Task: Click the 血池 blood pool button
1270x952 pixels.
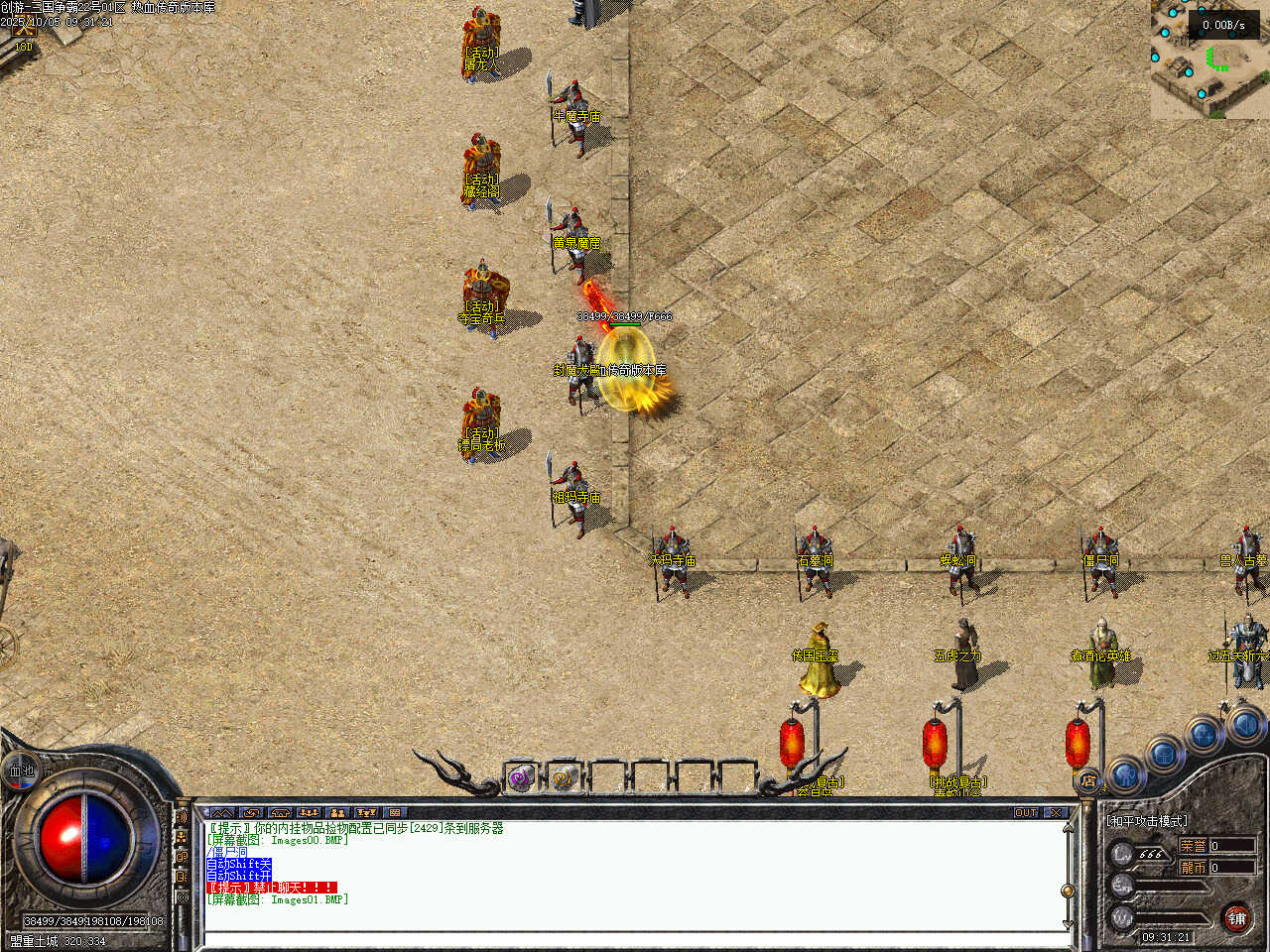Action: [22, 771]
